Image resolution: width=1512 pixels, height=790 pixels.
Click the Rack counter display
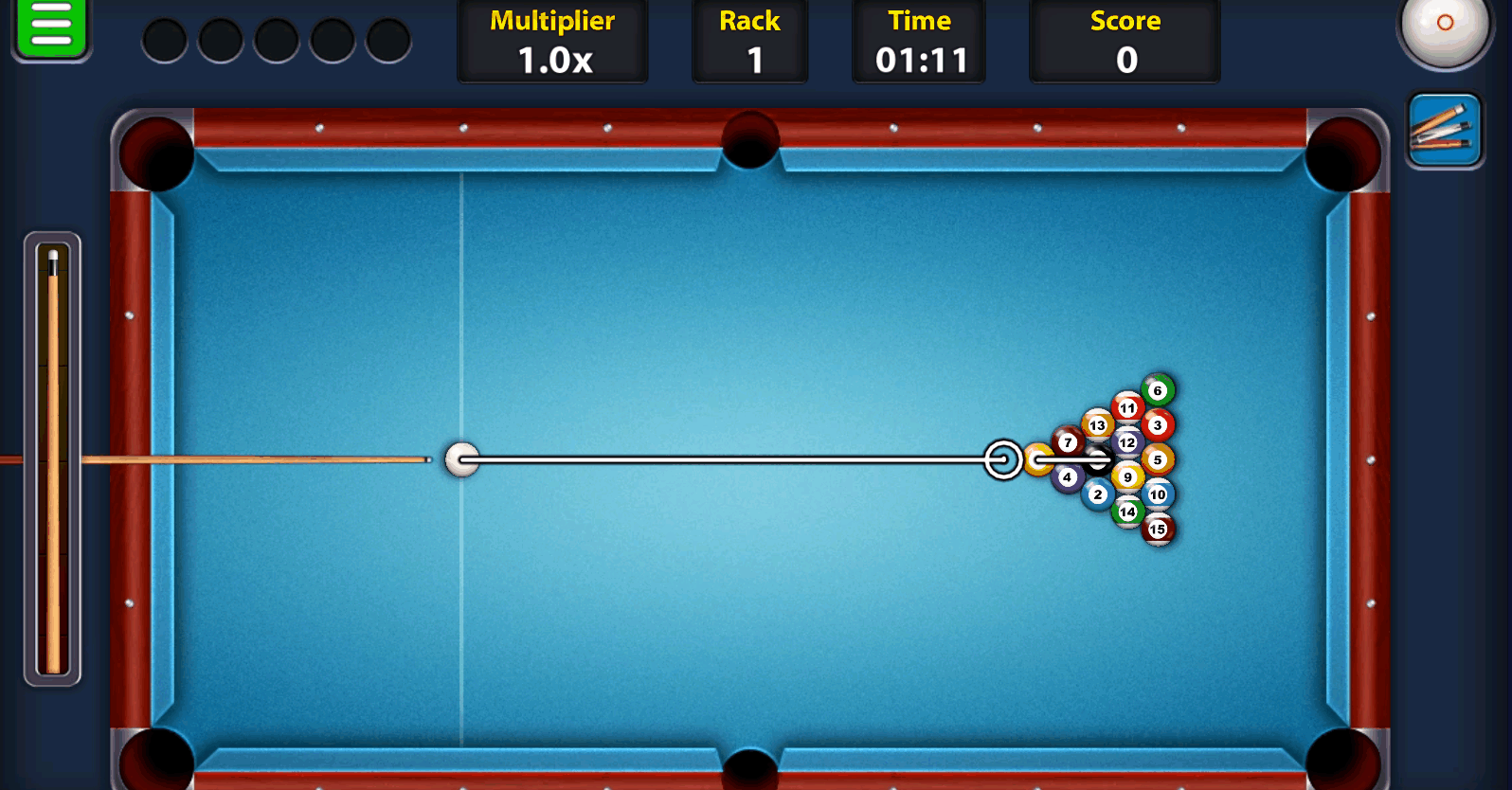pos(749,41)
